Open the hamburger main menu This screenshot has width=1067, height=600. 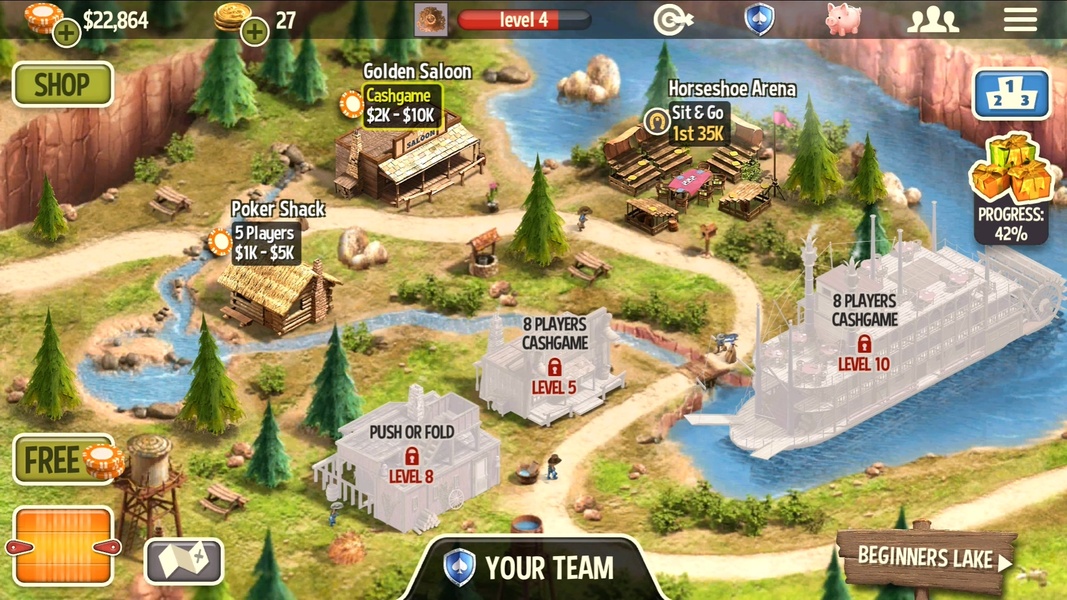point(1020,20)
